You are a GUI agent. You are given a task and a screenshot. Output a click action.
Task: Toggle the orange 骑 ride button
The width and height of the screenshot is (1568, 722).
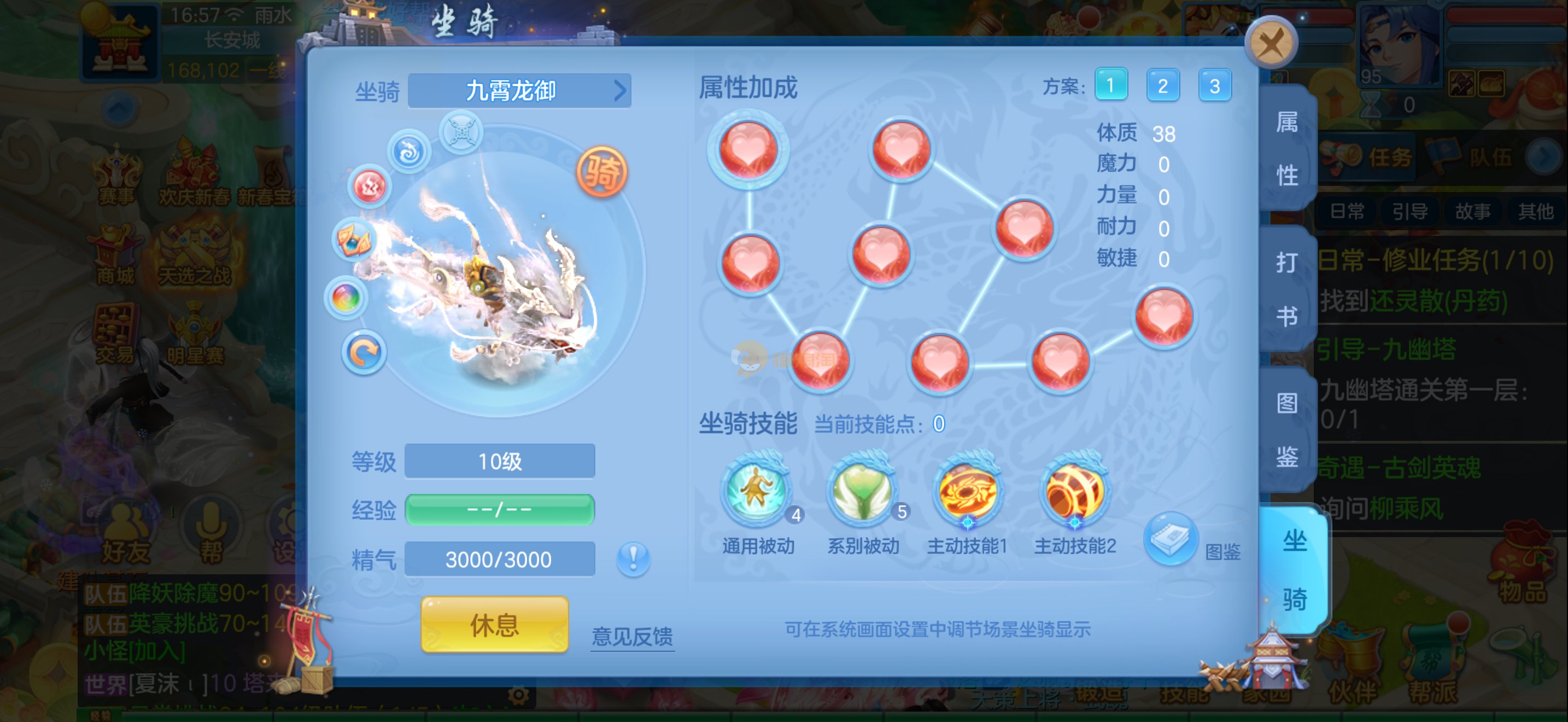[x=601, y=172]
